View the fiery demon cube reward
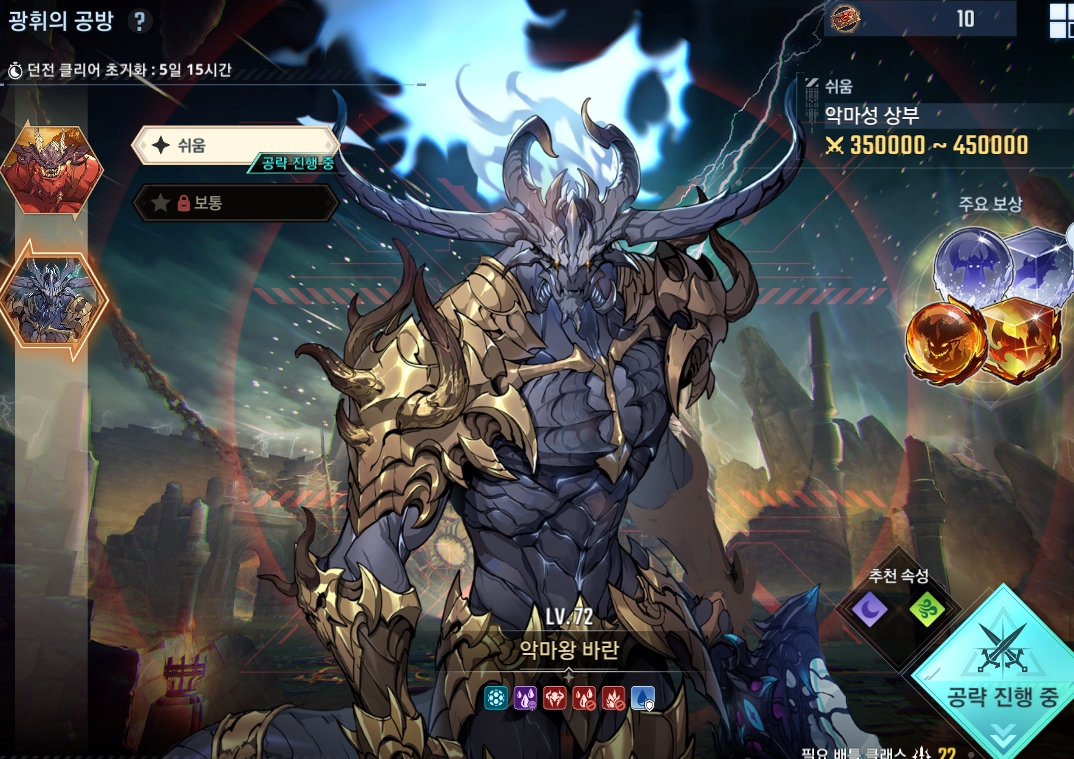This screenshot has width=1074, height=759. click(1022, 340)
